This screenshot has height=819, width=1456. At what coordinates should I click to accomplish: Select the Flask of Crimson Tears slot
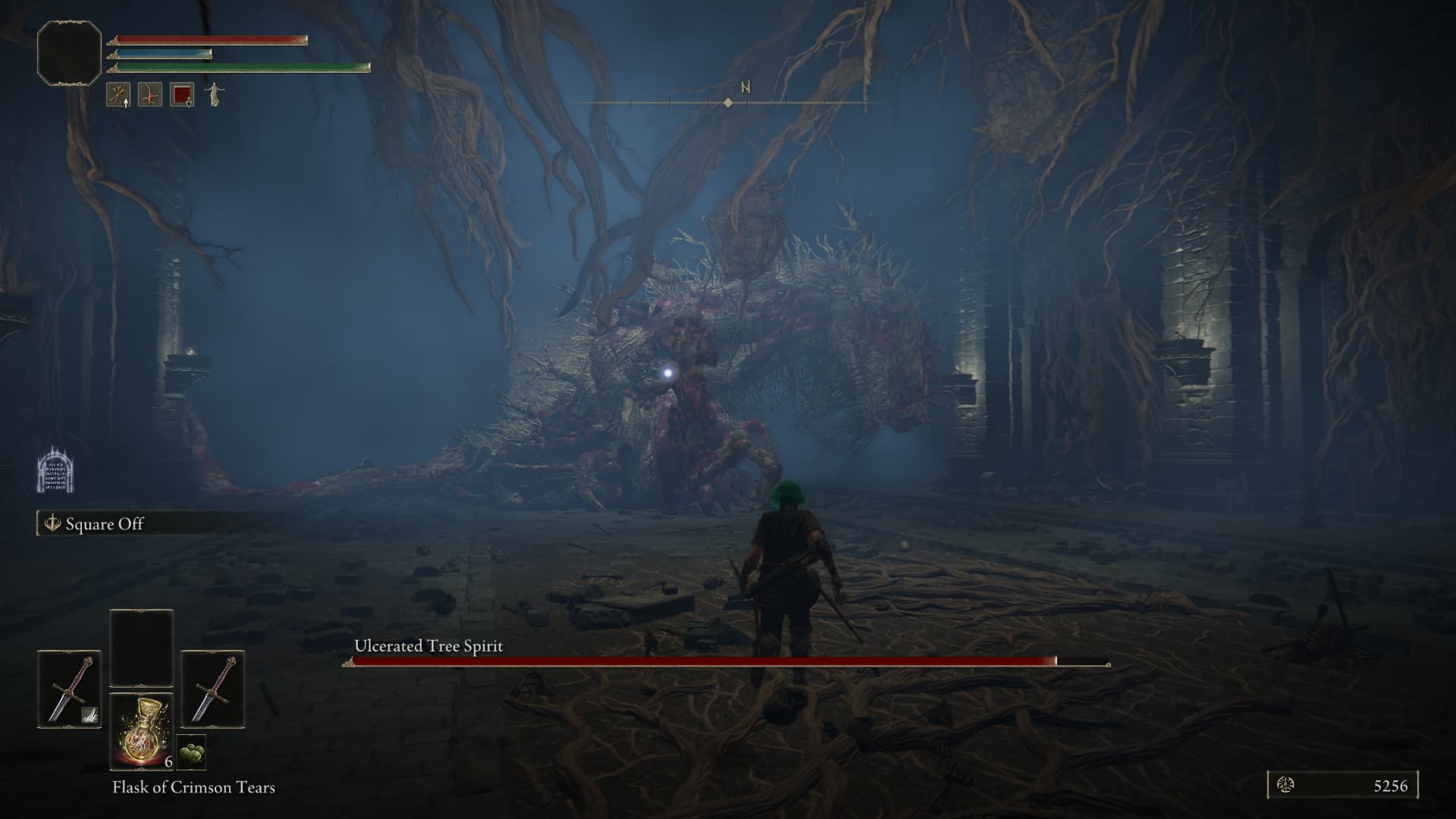[x=142, y=731]
